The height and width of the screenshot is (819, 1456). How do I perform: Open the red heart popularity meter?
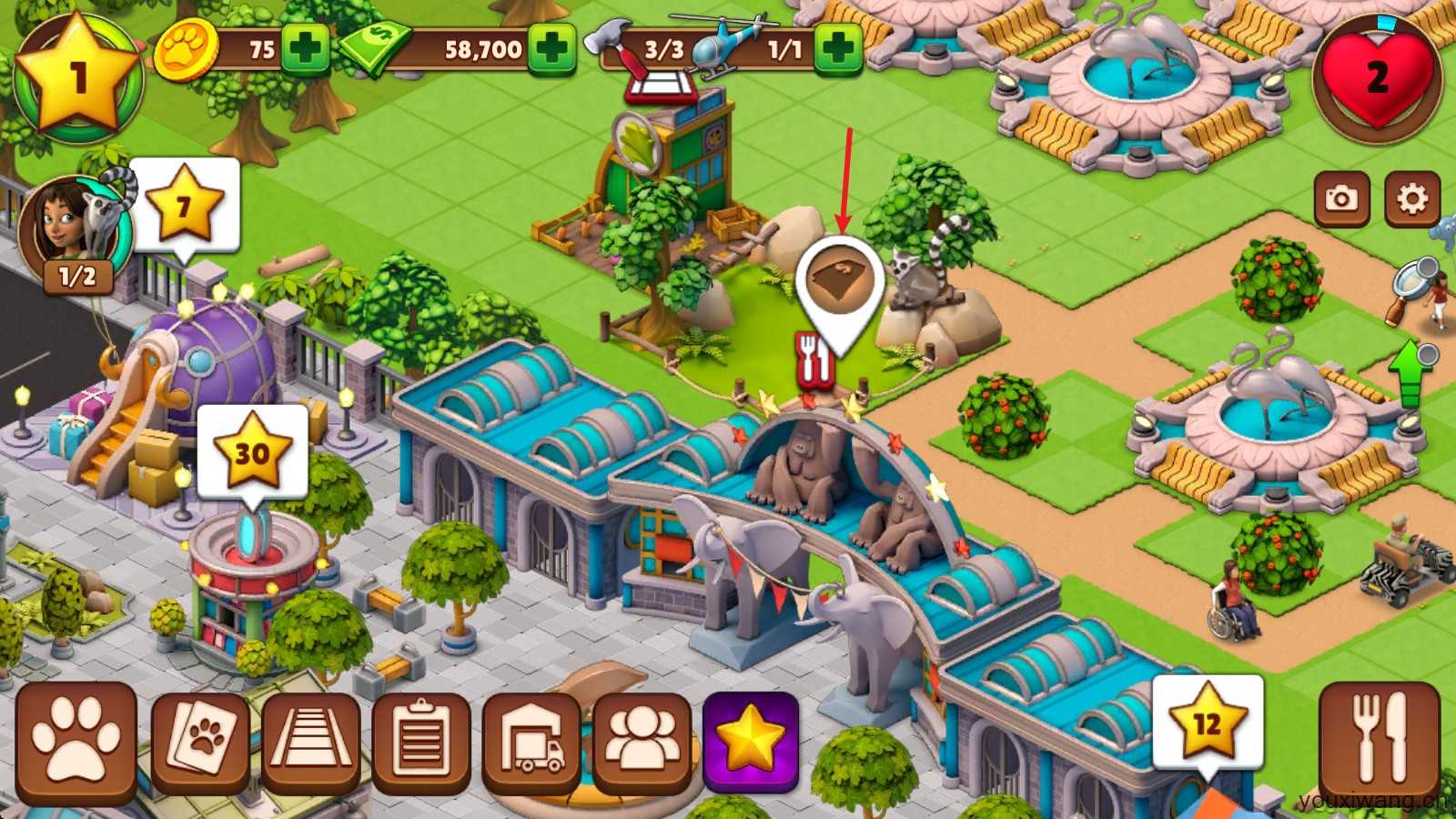(1377, 78)
